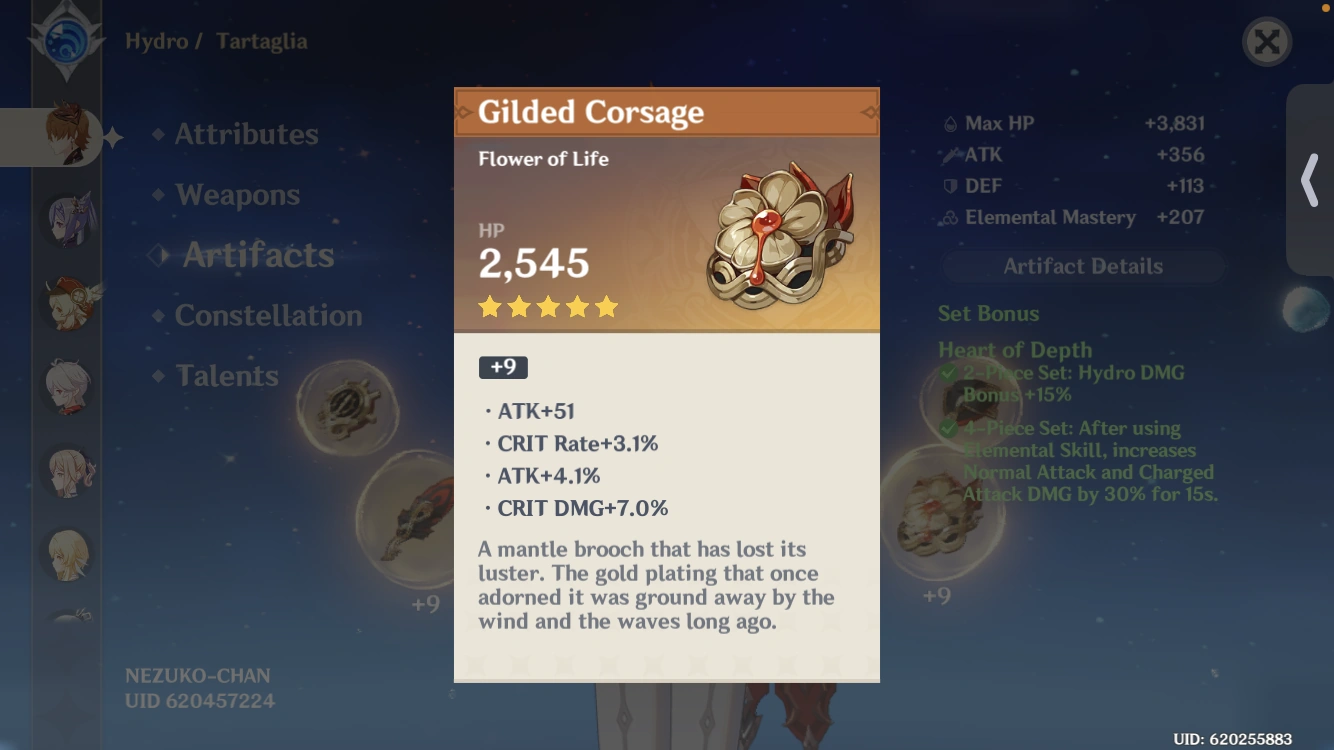1334x750 pixels.
Task: Switch to the Talents section
Action: pyautogui.click(x=227, y=375)
